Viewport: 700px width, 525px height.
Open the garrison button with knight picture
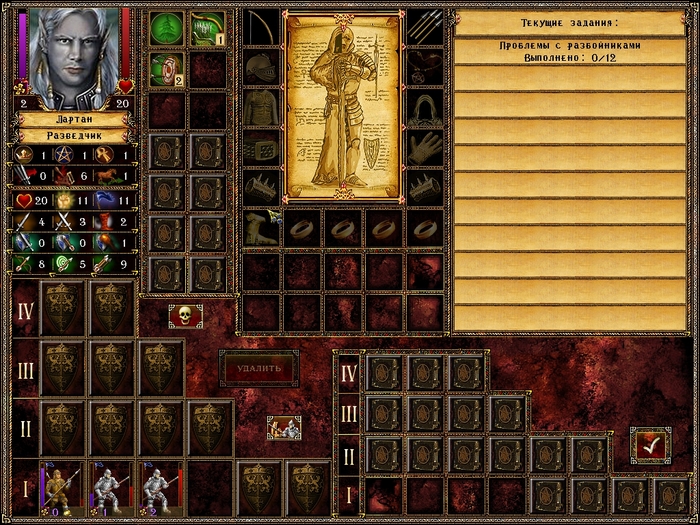(x=284, y=428)
